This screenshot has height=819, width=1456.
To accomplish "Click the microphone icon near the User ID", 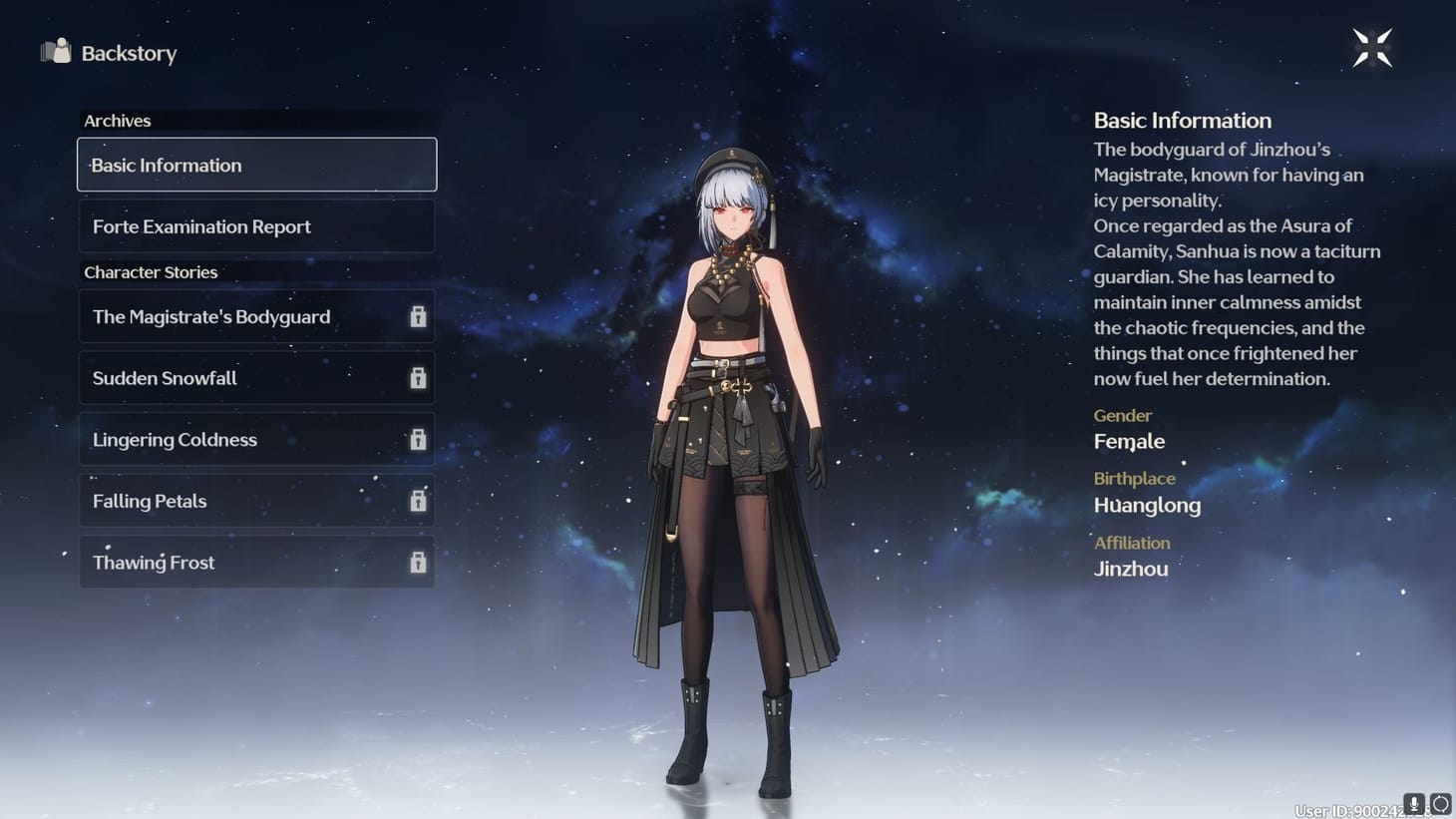I will [x=1412, y=802].
